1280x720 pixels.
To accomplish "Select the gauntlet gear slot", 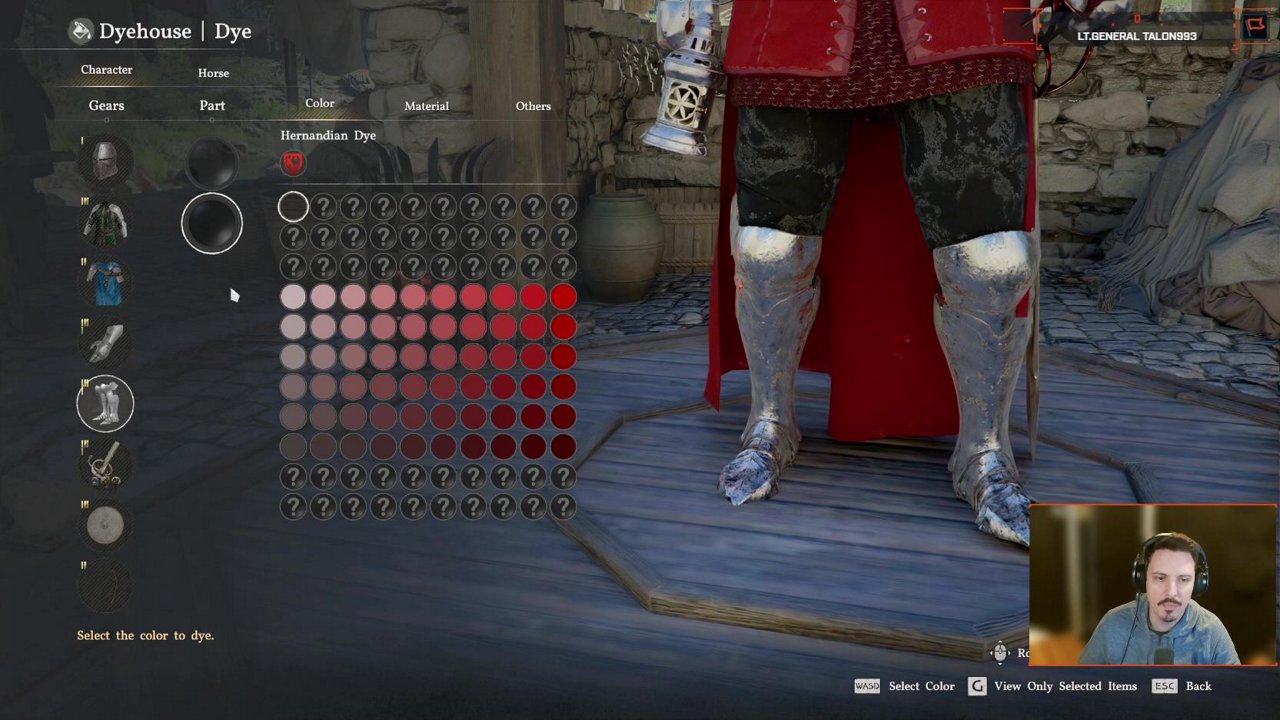I will click(x=105, y=344).
